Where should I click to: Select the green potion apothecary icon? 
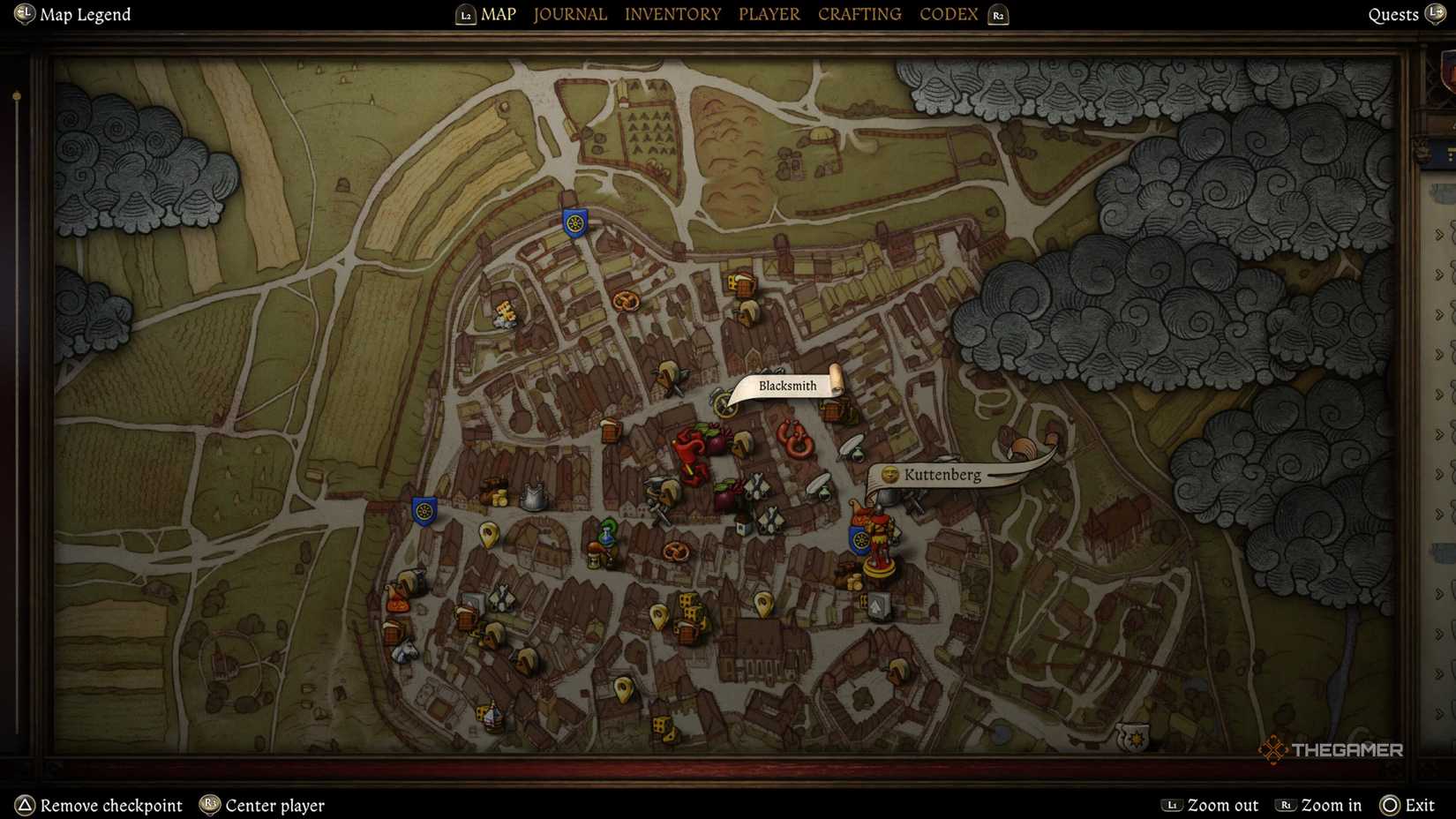(608, 536)
